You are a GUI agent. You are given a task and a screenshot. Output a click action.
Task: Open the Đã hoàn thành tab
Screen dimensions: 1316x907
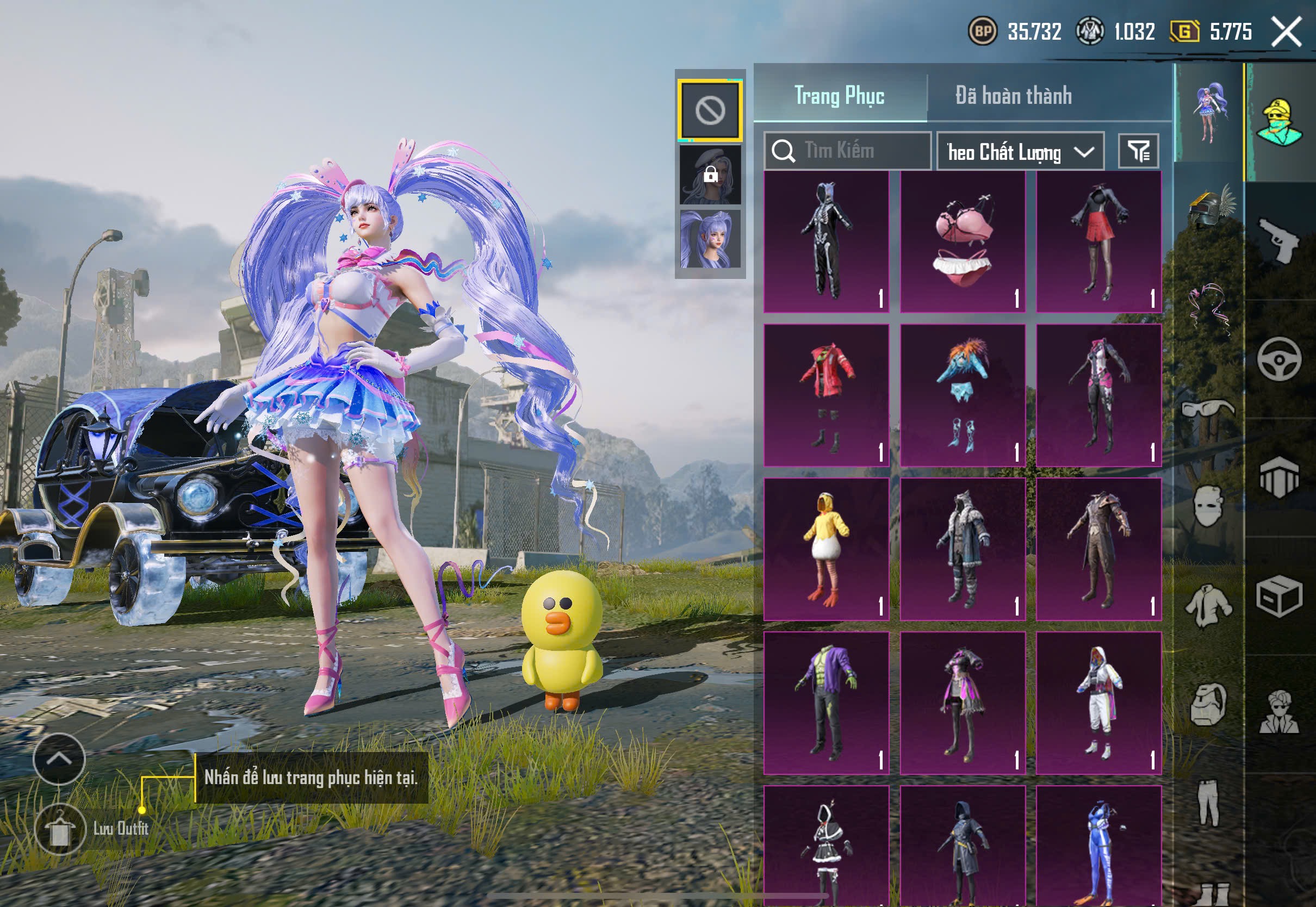(1013, 96)
